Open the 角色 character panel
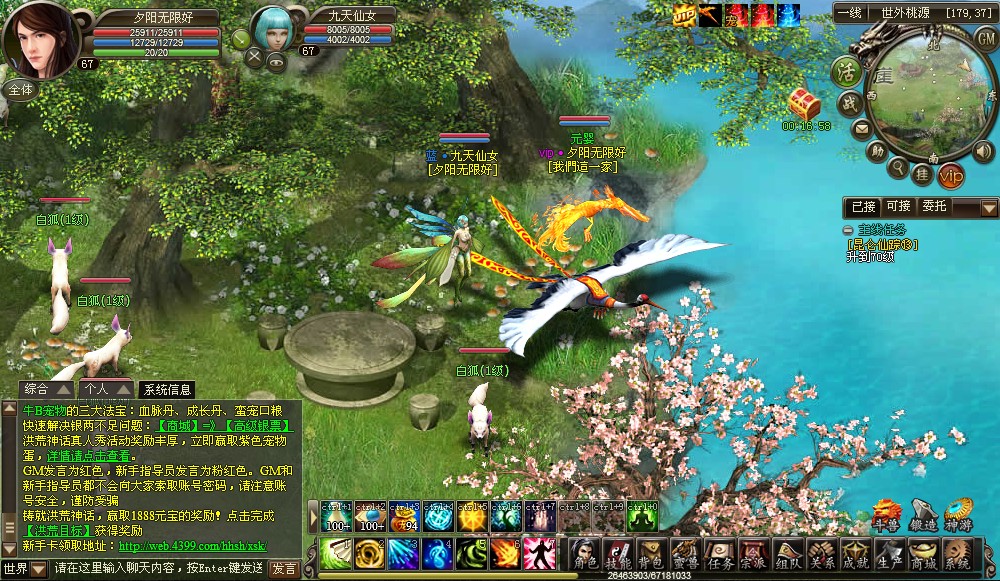This screenshot has height=581, width=1000. [585, 555]
